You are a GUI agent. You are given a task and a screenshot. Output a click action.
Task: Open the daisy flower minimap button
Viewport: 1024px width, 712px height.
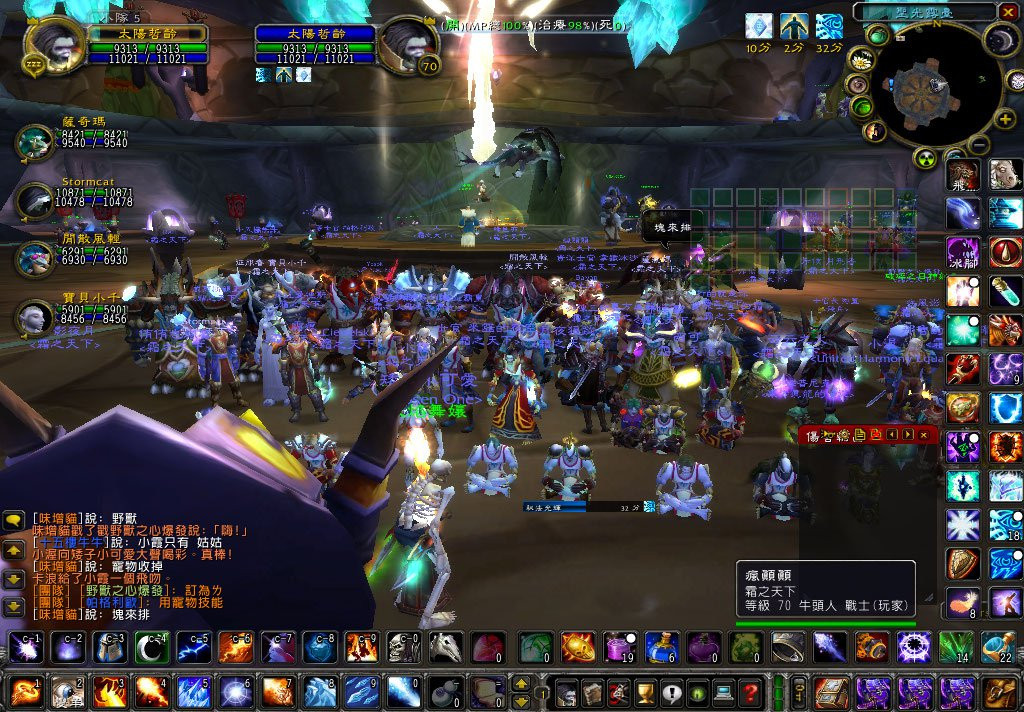[x=859, y=59]
